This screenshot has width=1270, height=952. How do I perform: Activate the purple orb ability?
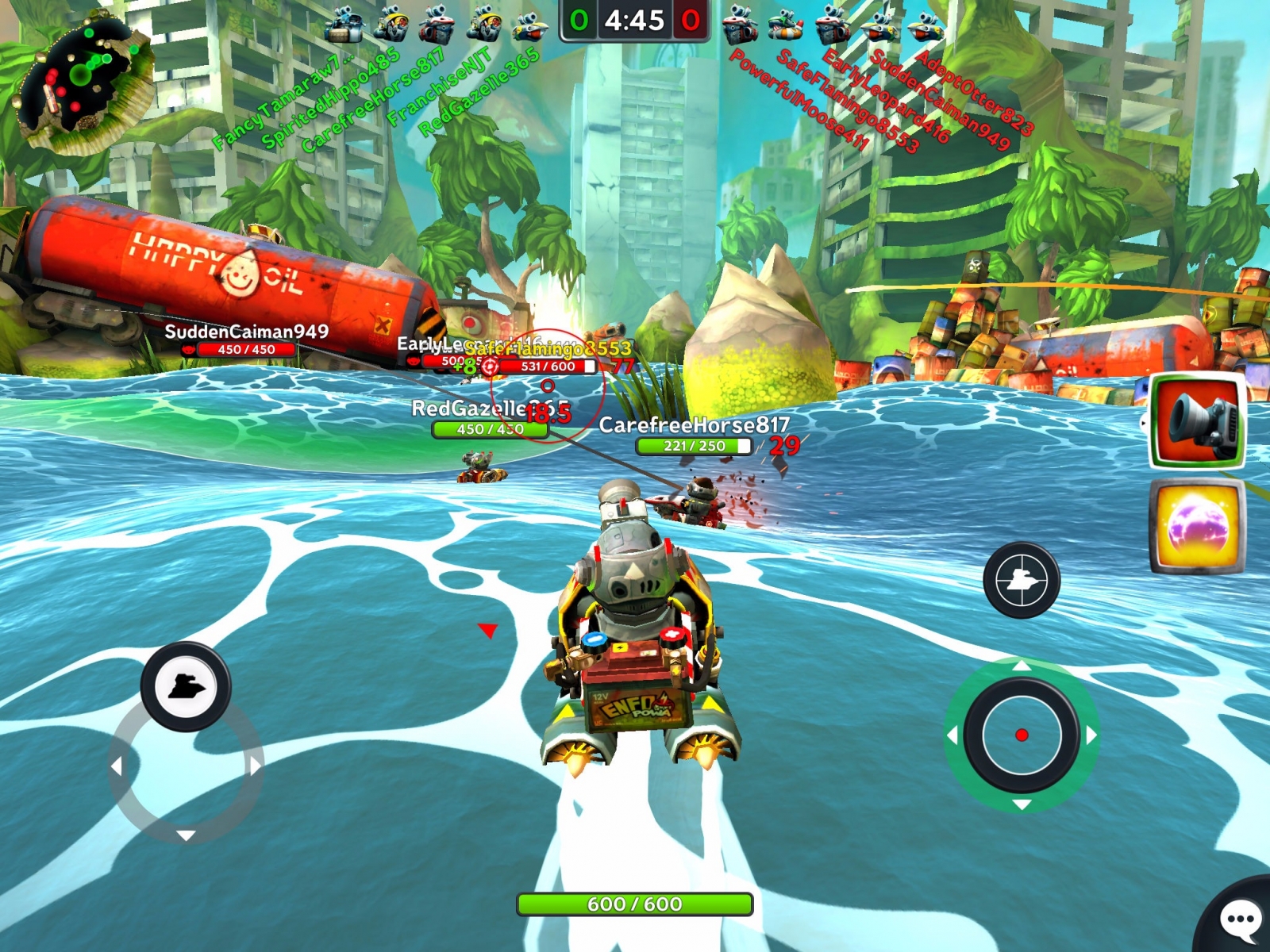1198,527
